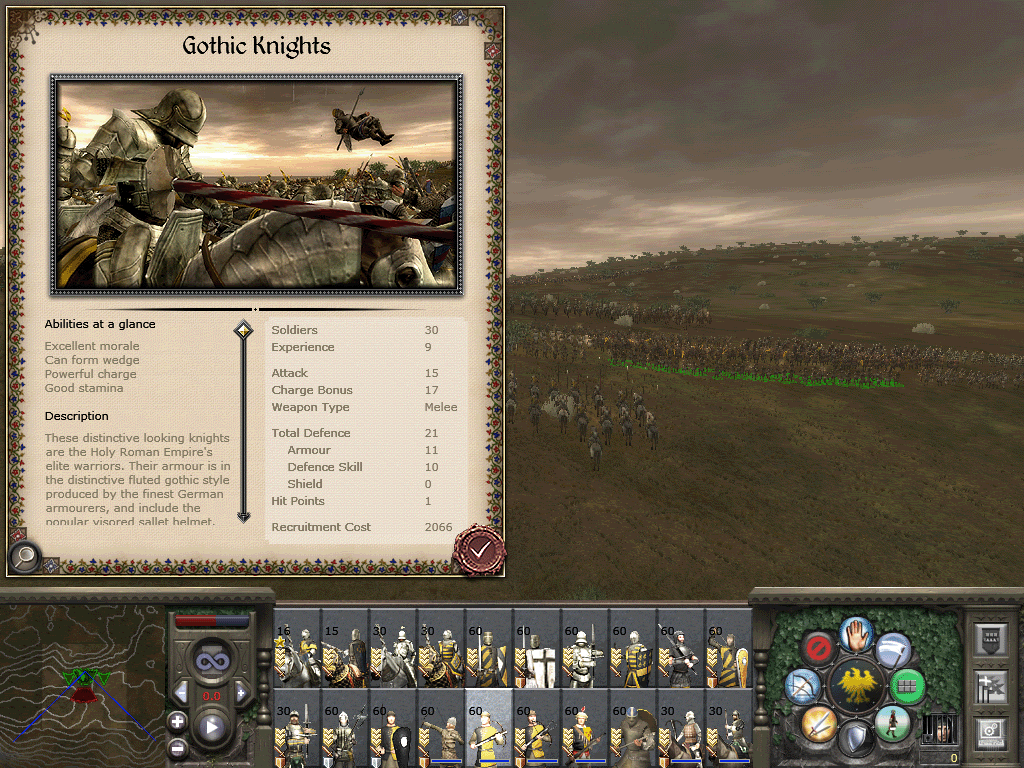Open the formation grid button
This screenshot has height=768, width=1024.
(x=907, y=686)
